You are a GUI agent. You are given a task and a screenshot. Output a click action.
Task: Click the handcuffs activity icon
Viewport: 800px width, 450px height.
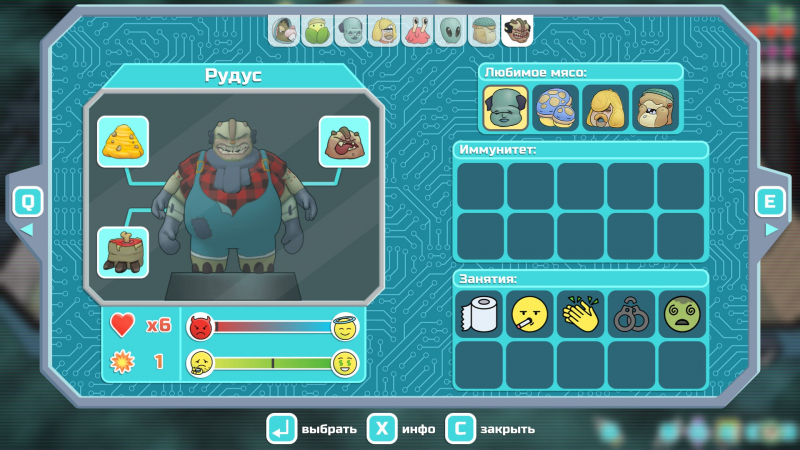tap(631, 314)
